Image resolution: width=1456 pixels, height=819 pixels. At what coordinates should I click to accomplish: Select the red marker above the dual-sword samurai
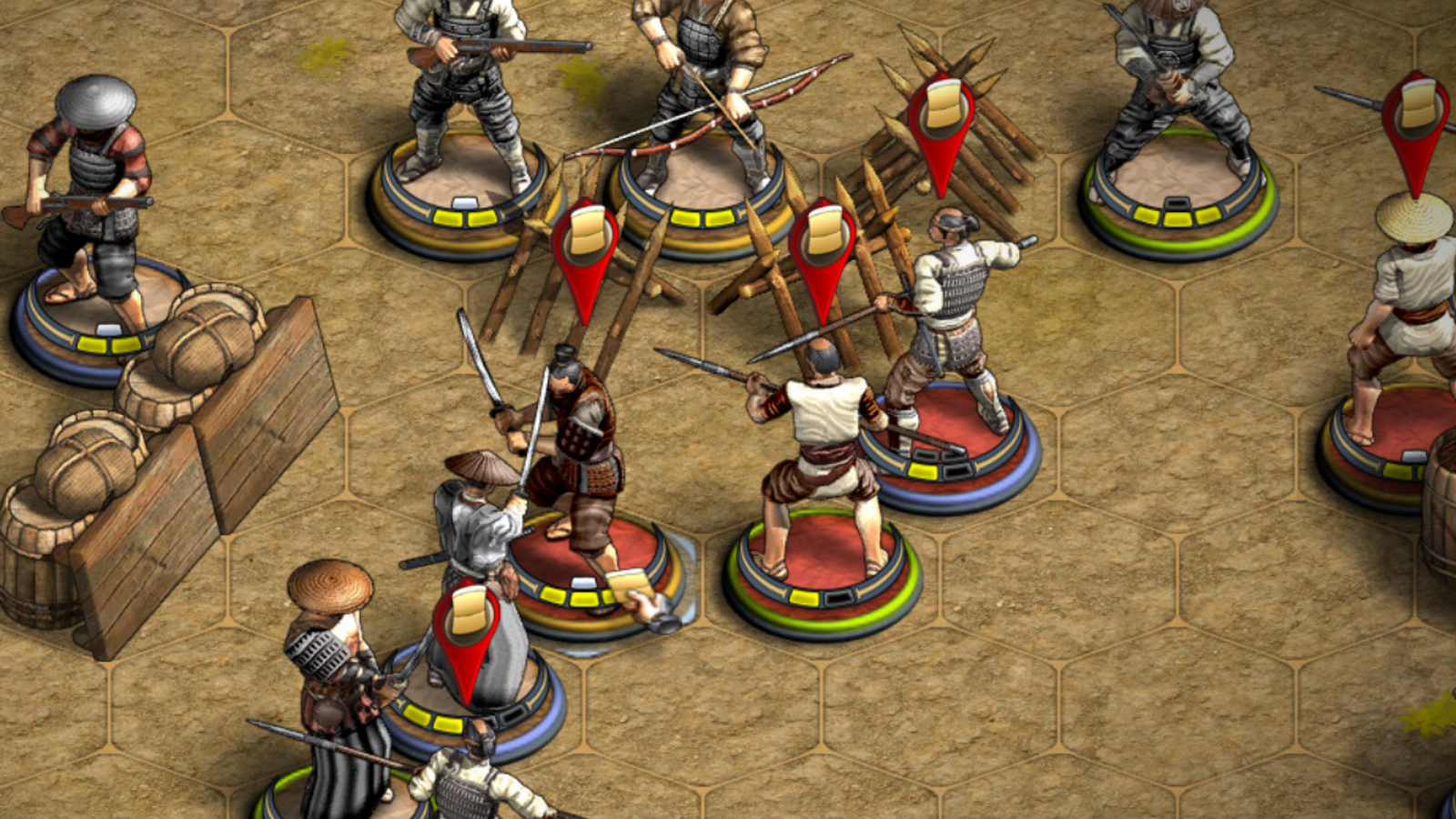tap(585, 246)
